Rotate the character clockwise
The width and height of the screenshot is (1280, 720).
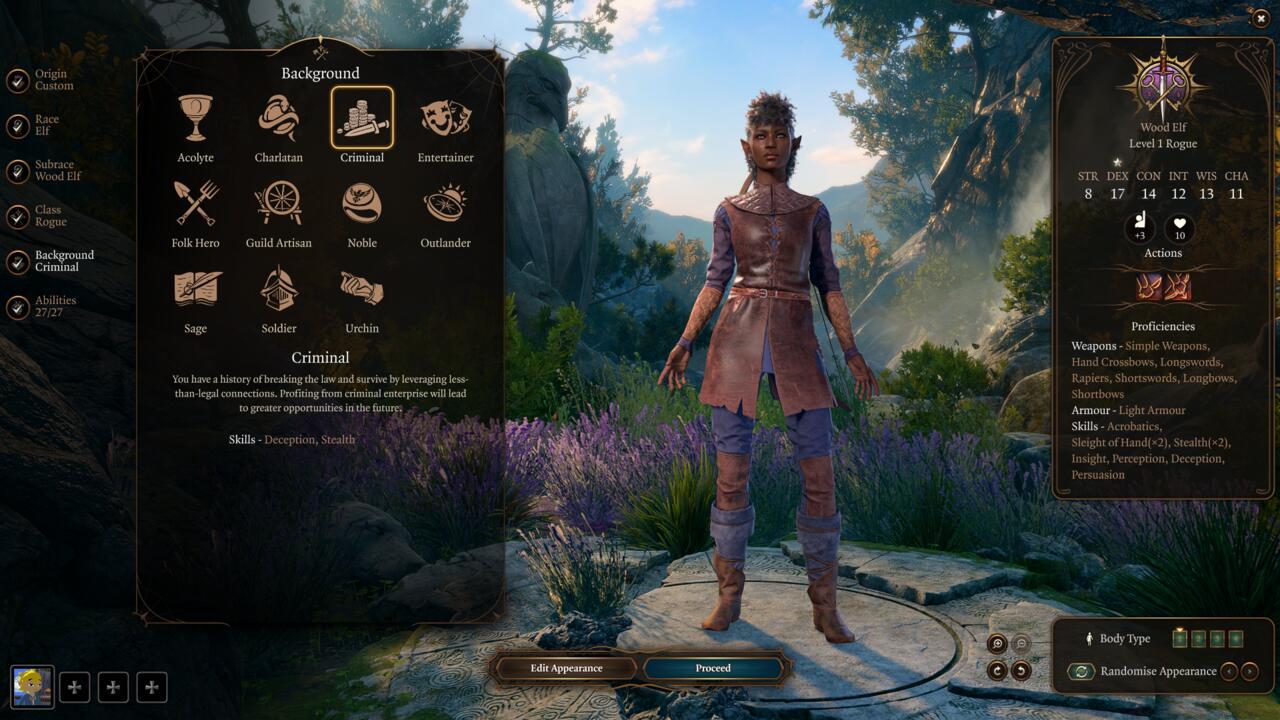(997, 670)
